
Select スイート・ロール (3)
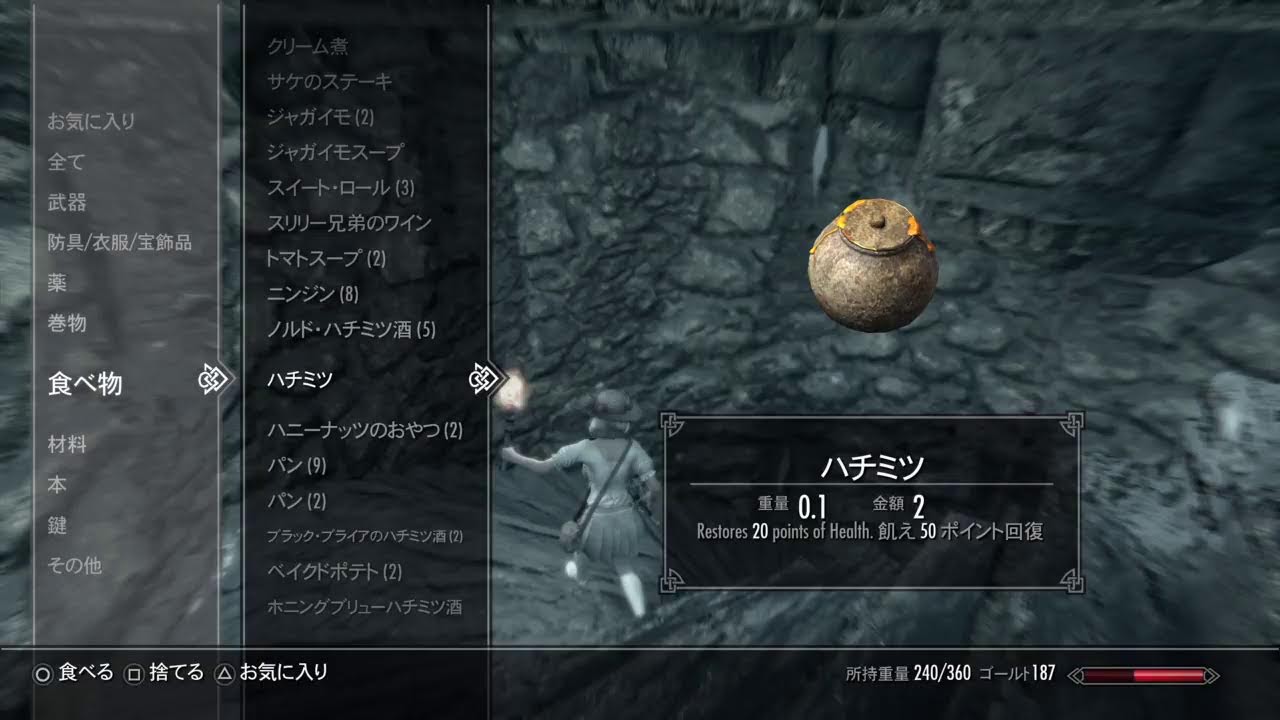tap(340, 188)
